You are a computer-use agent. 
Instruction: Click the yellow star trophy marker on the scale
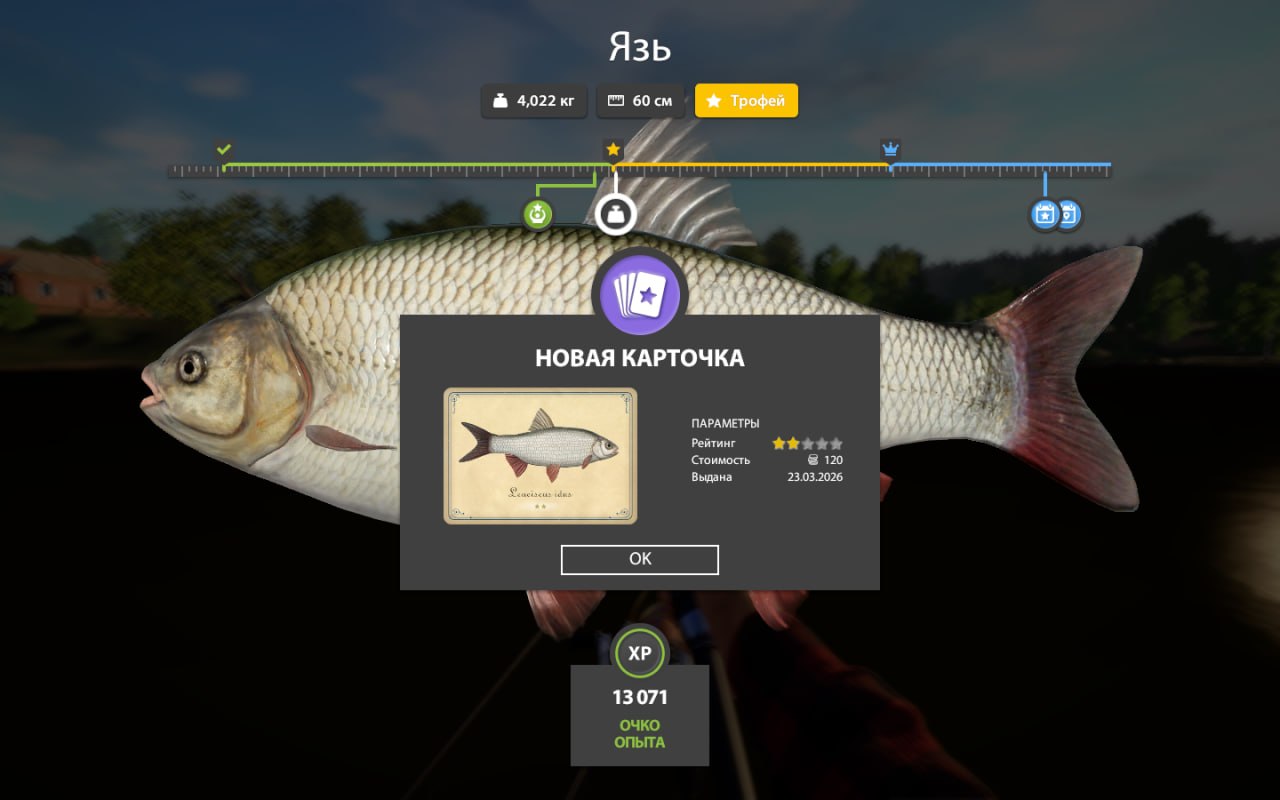[613, 148]
